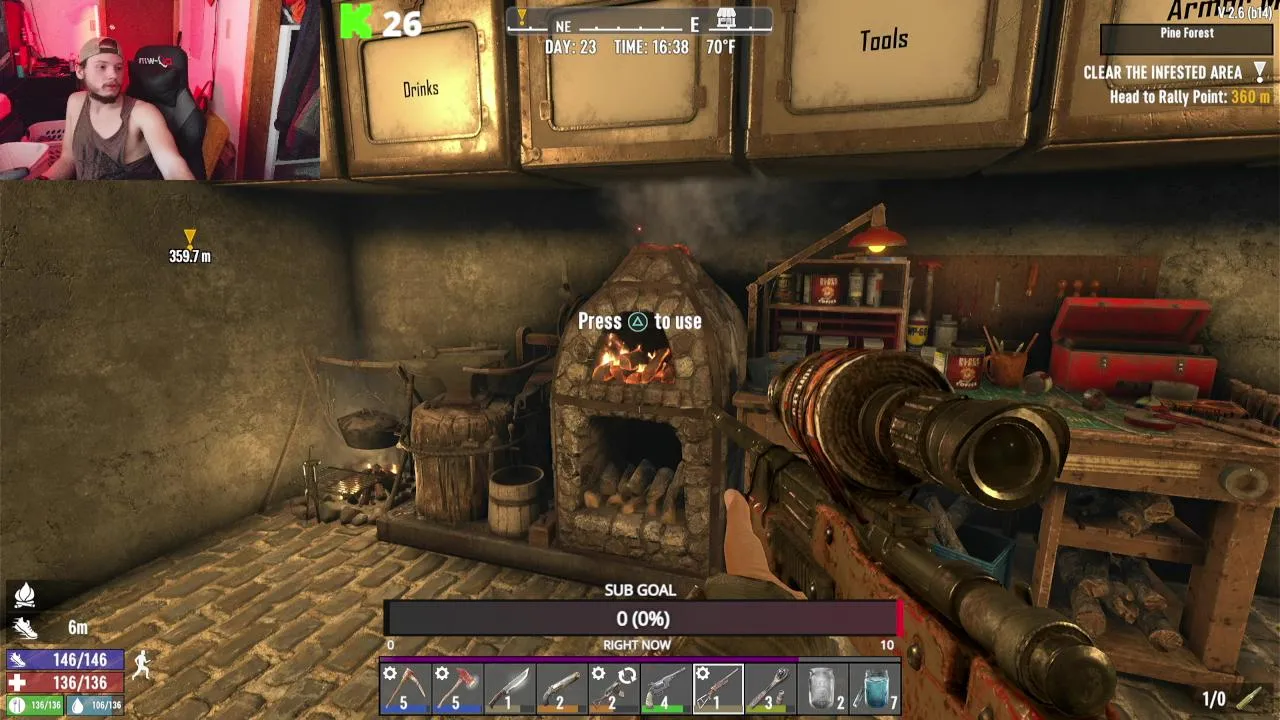Select the pickaxe hotbar slot

[405, 689]
